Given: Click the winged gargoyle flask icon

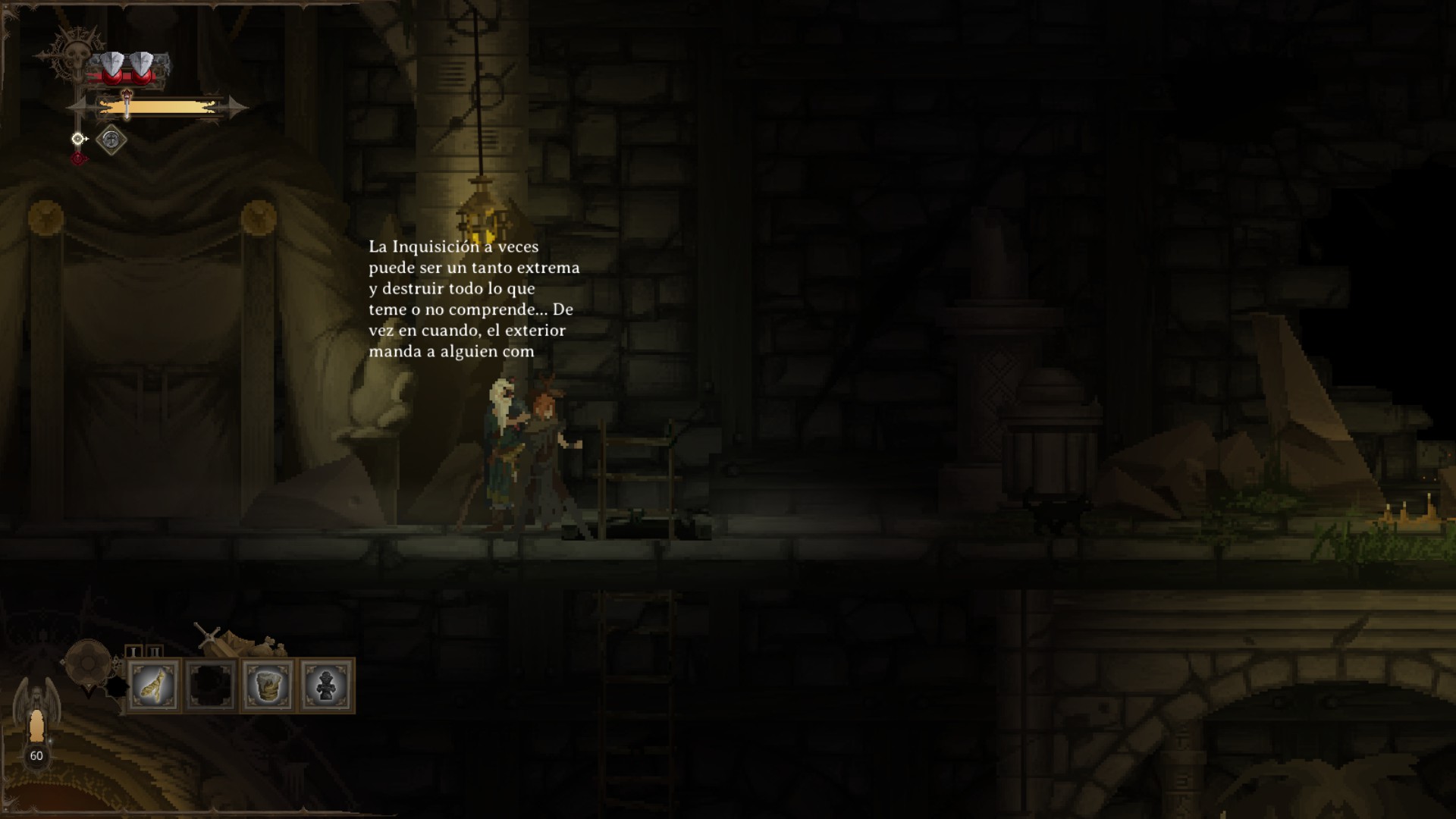Looking at the screenshot, I should point(36,713).
